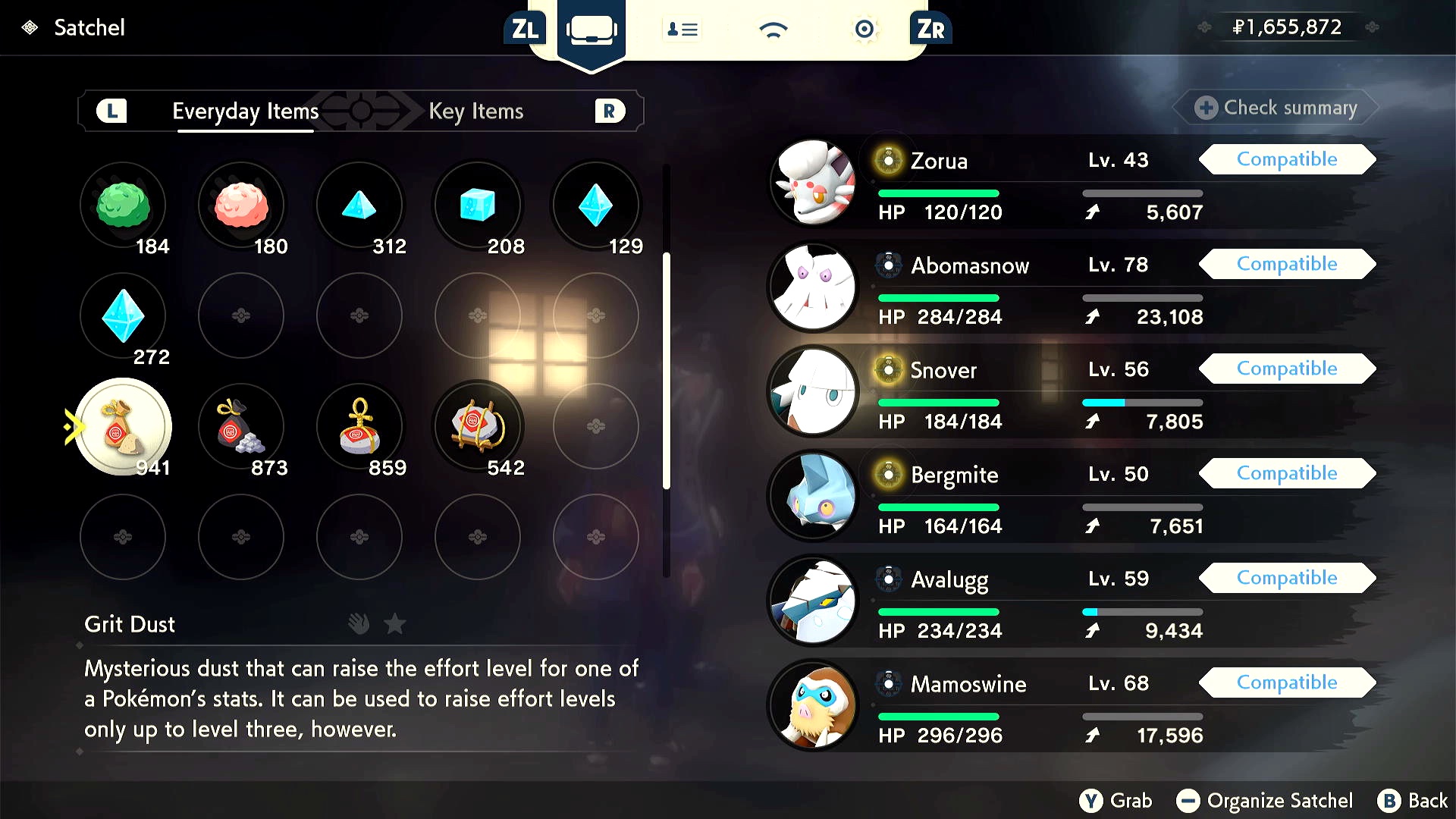Screen dimensions: 1456x819
Task: Select the Grit Dust item slot
Action: coord(123,427)
